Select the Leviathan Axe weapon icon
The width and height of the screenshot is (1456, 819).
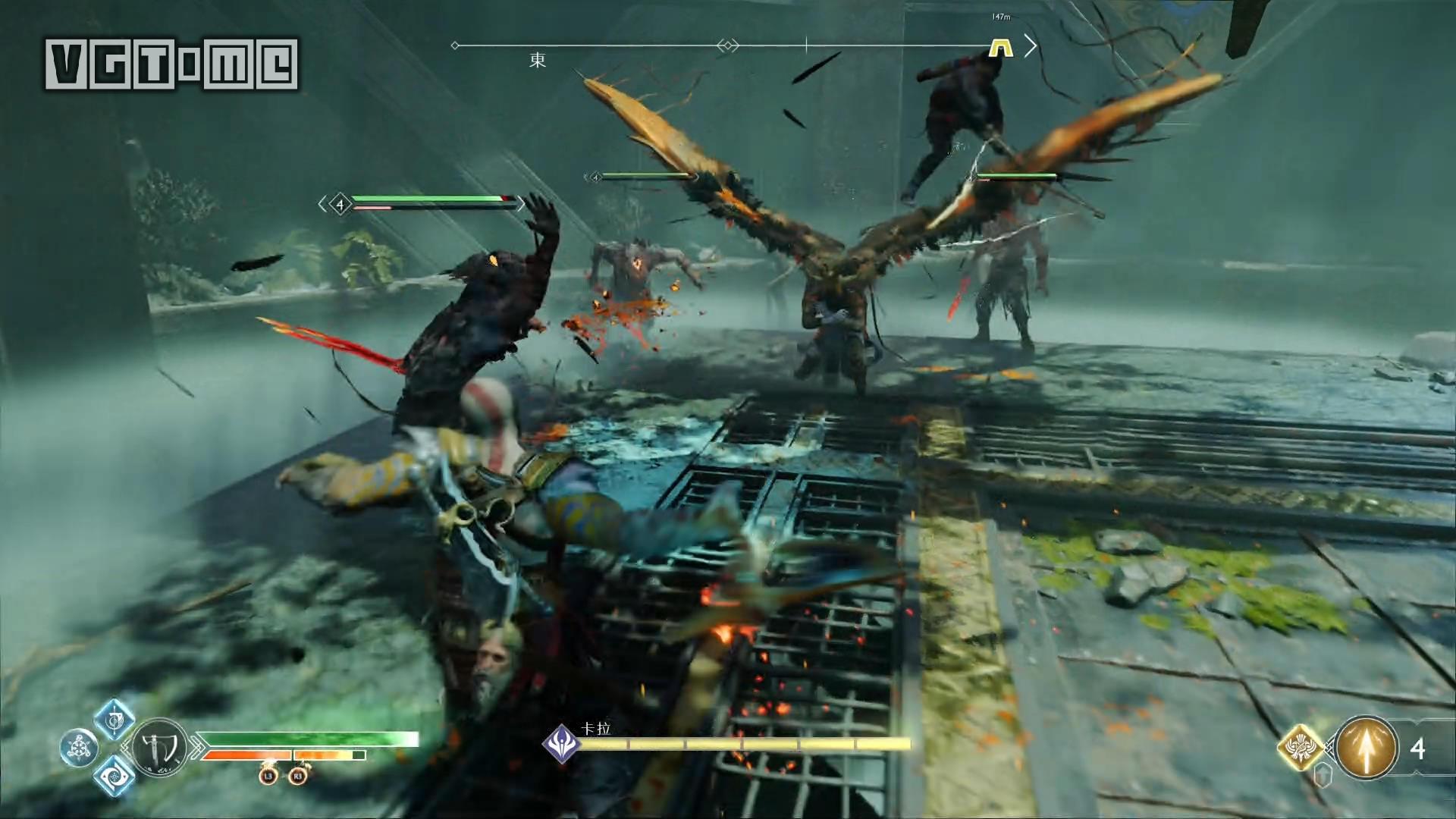click(161, 748)
